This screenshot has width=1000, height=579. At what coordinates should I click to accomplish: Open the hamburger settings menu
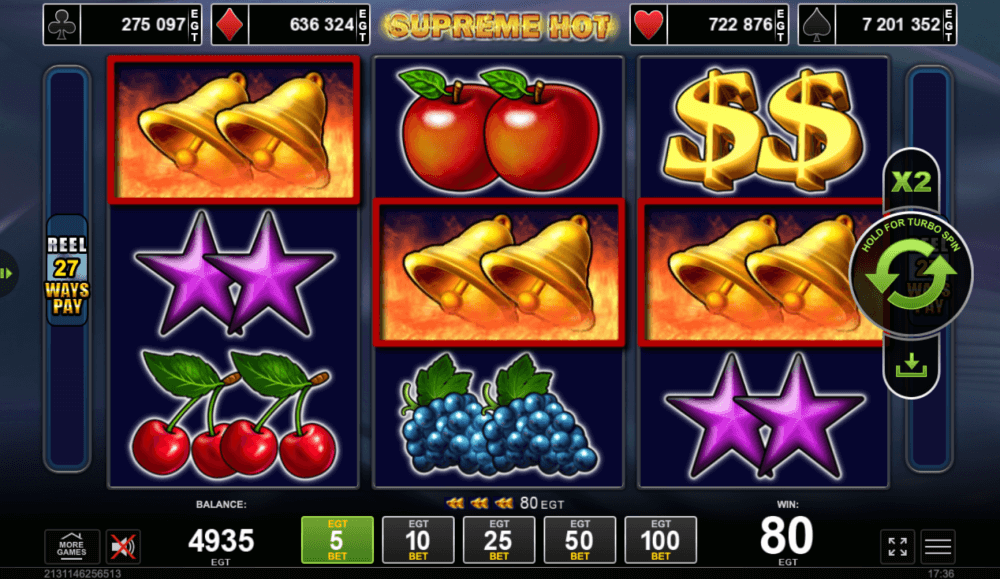[x=938, y=546]
